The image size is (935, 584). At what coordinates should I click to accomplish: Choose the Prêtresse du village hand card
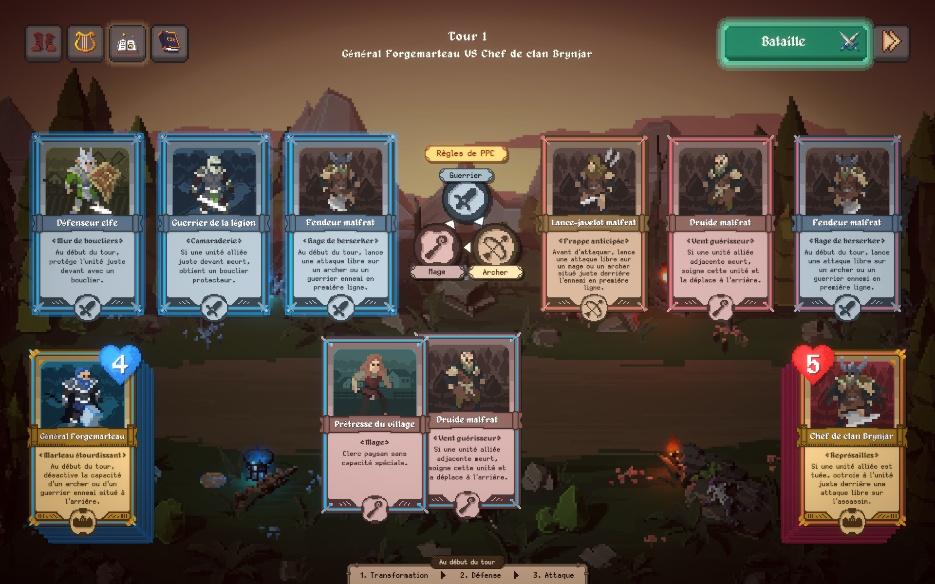[x=373, y=424]
